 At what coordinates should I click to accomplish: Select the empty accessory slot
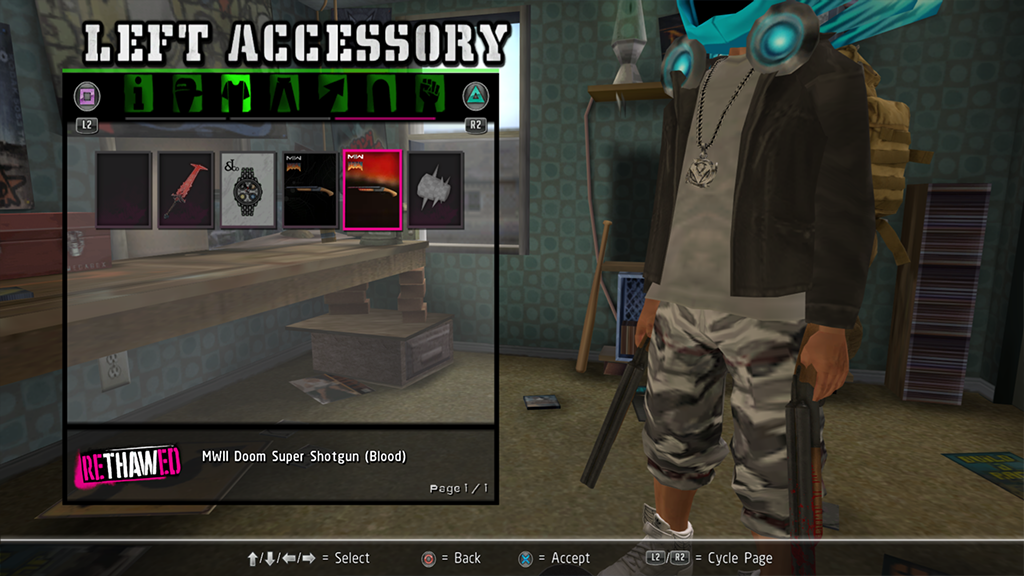point(124,190)
